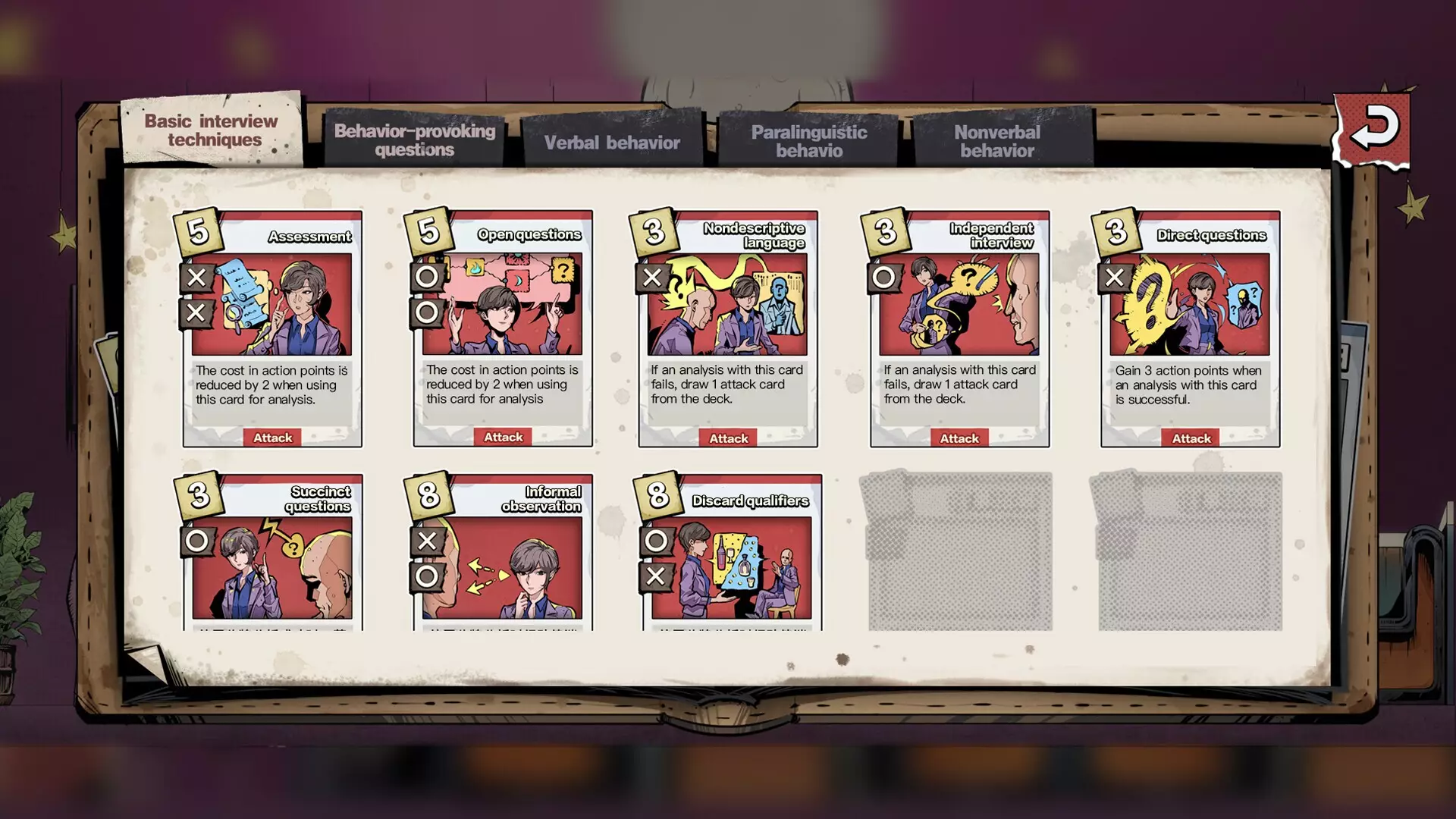
Task: Select the Independent interview card
Action: coord(959,328)
